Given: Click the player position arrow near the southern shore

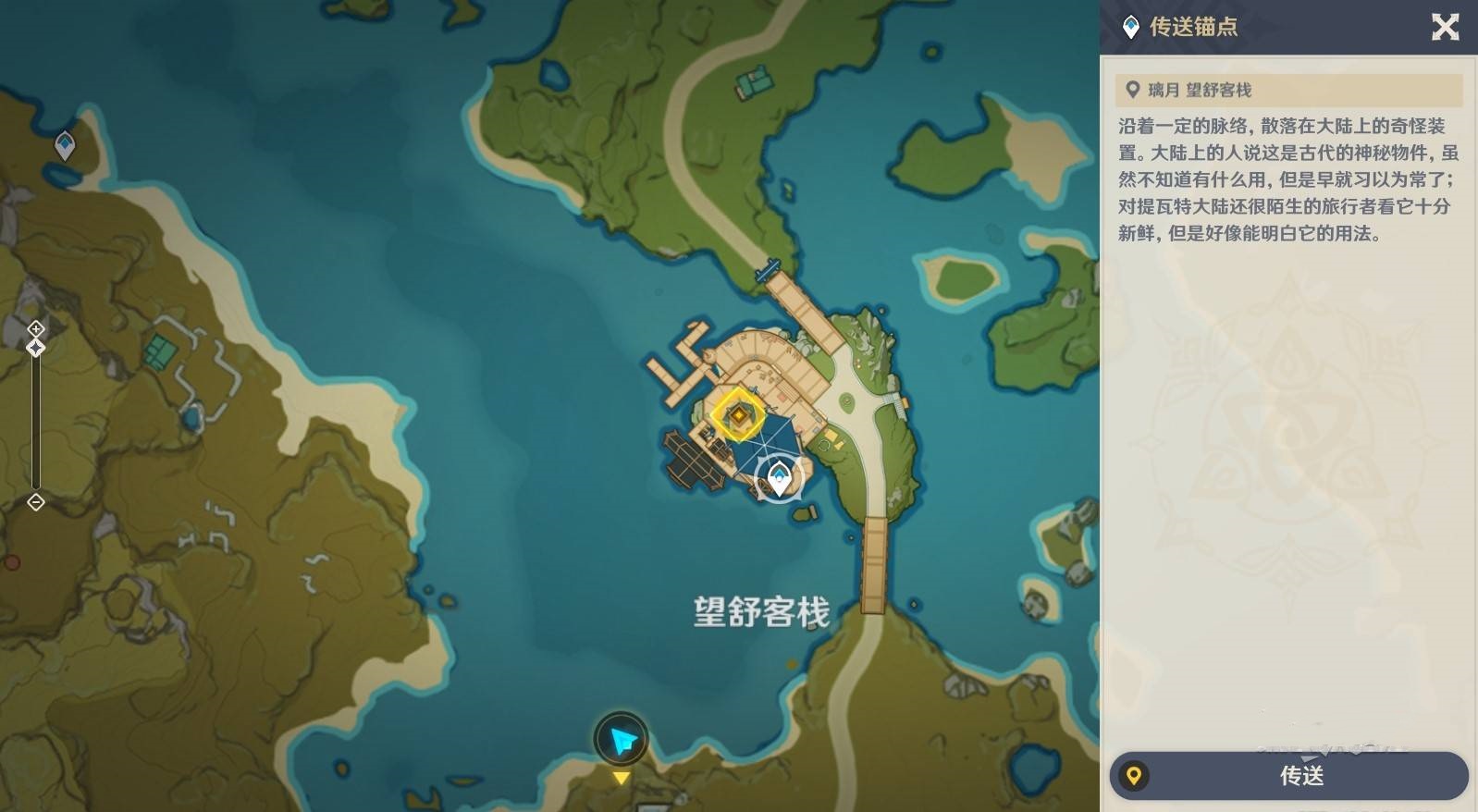Looking at the screenshot, I should 622,739.
